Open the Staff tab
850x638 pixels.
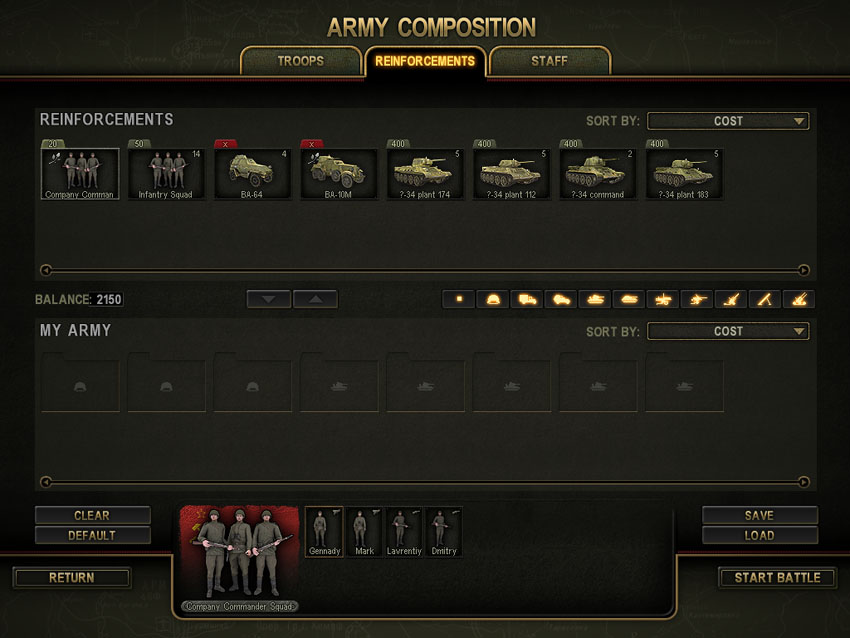tap(549, 61)
